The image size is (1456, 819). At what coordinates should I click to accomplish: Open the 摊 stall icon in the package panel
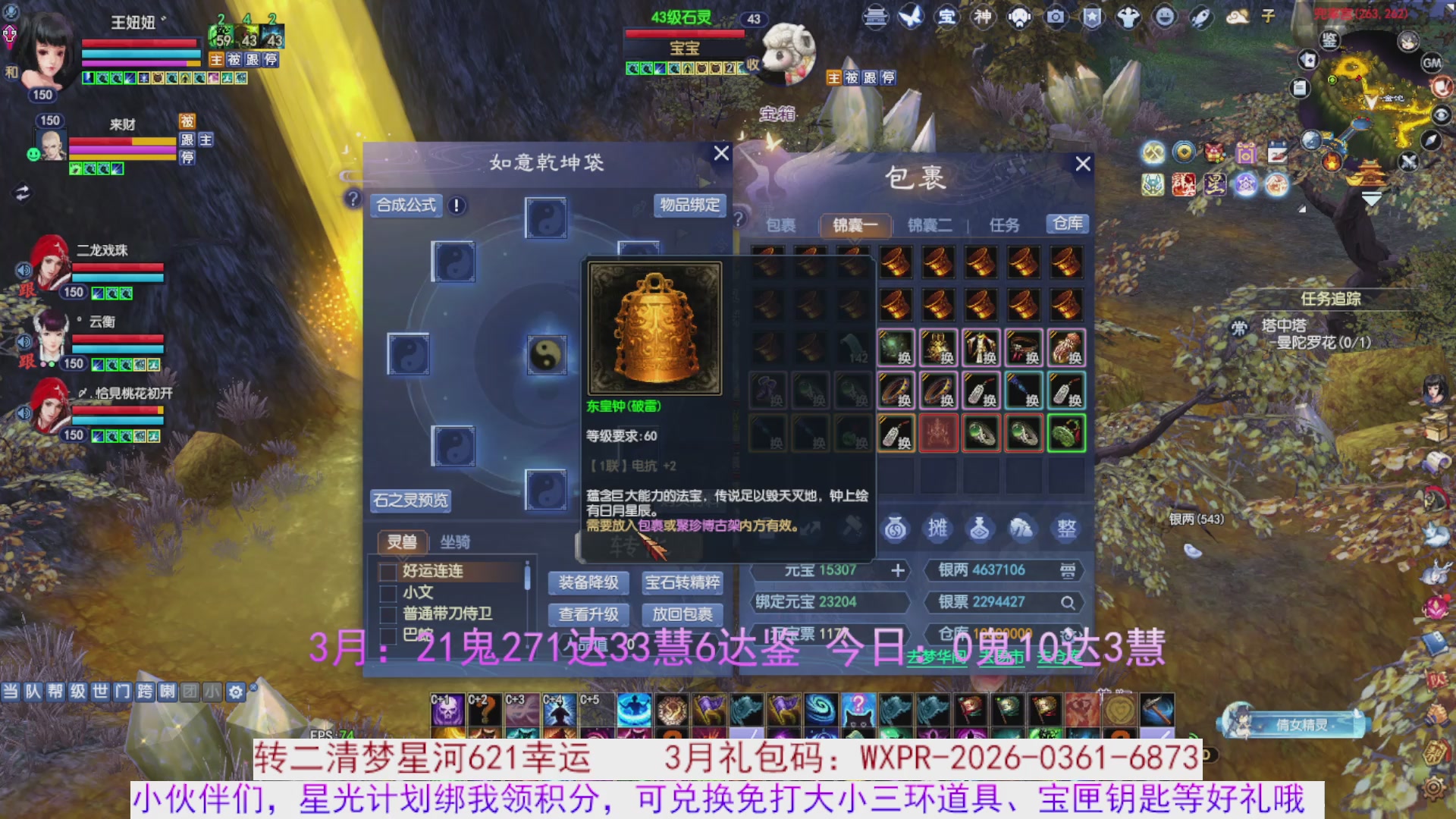(x=937, y=529)
